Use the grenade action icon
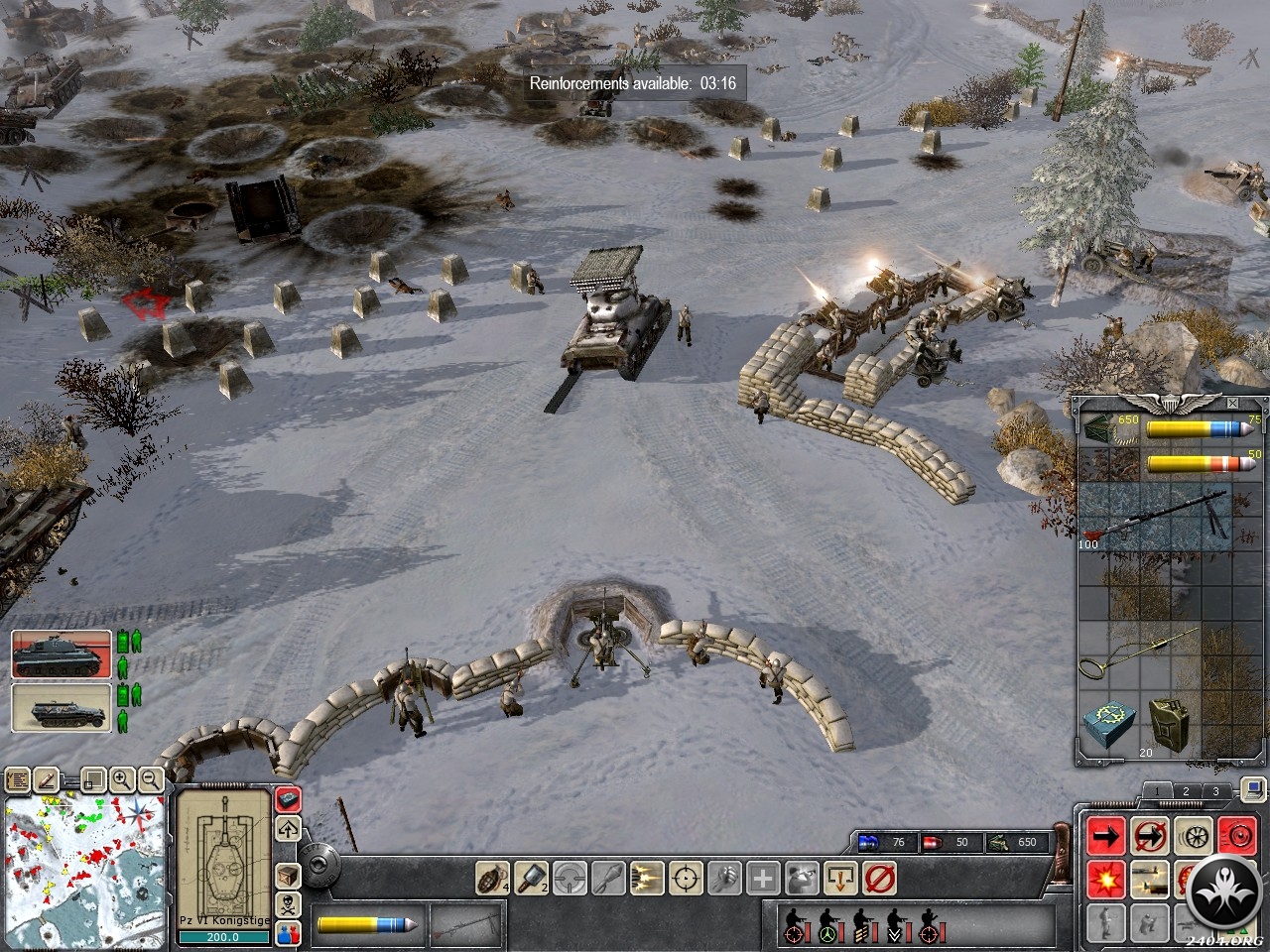The height and width of the screenshot is (952, 1270). (x=490, y=878)
